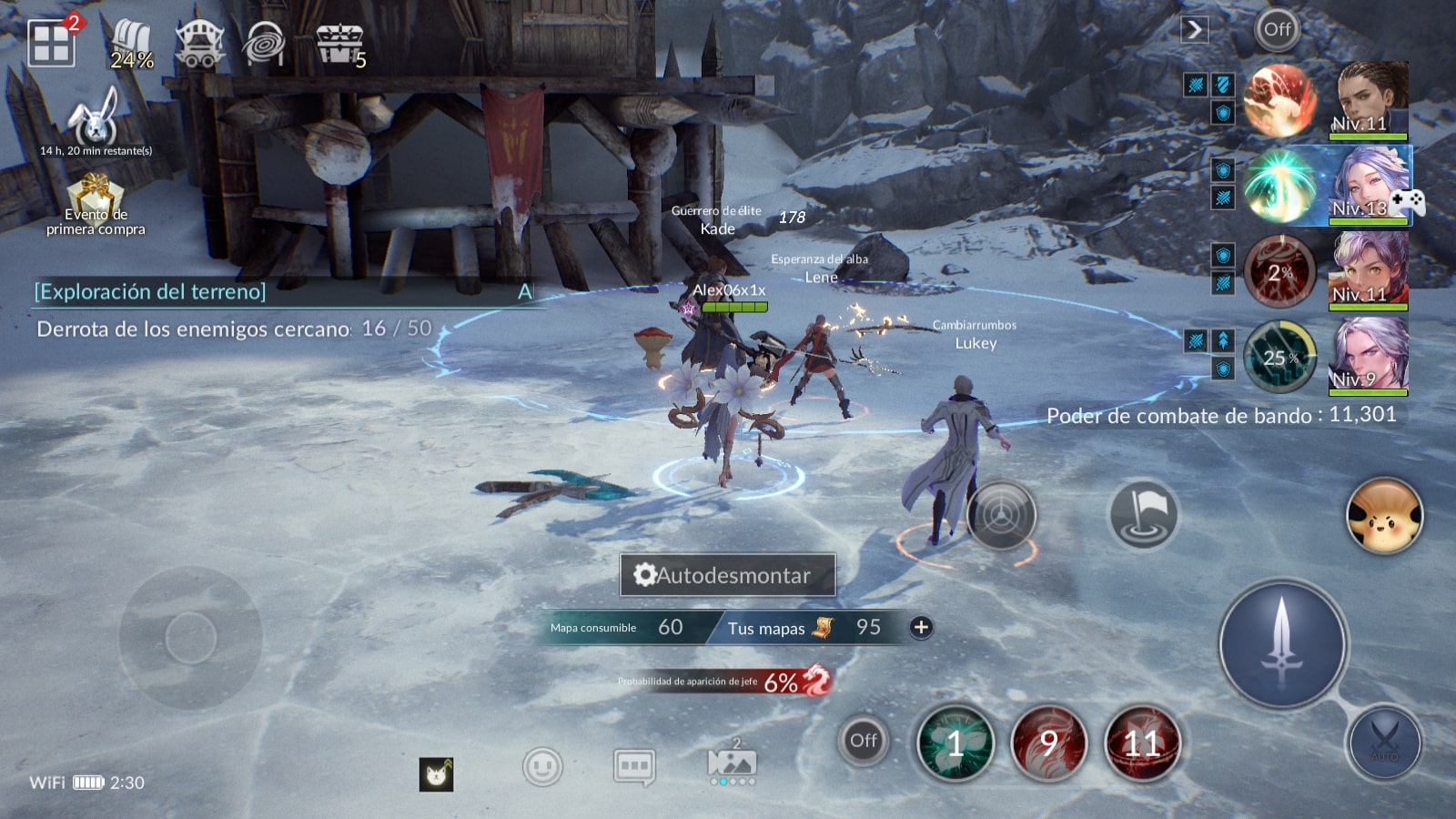This screenshot has width=1456, height=819.
Task: Activate the main sword attack button
Action: pos(1282,644)
